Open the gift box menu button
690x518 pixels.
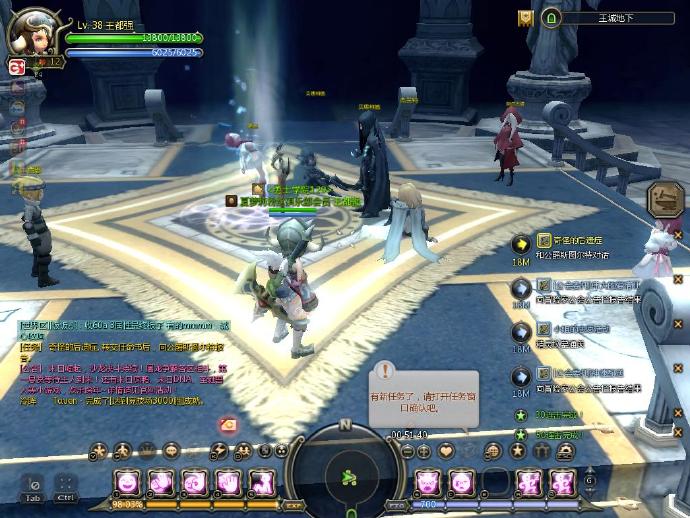click(x=541, y=451)
